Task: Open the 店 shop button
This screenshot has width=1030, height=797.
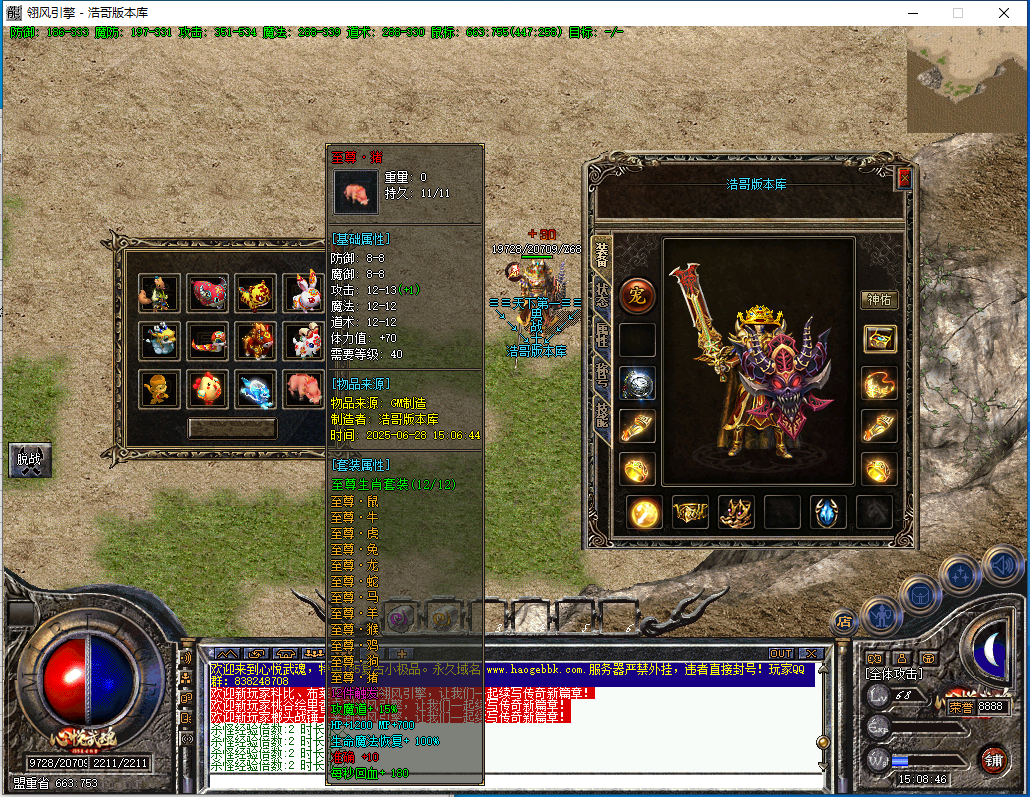Action: coord(842,621)
